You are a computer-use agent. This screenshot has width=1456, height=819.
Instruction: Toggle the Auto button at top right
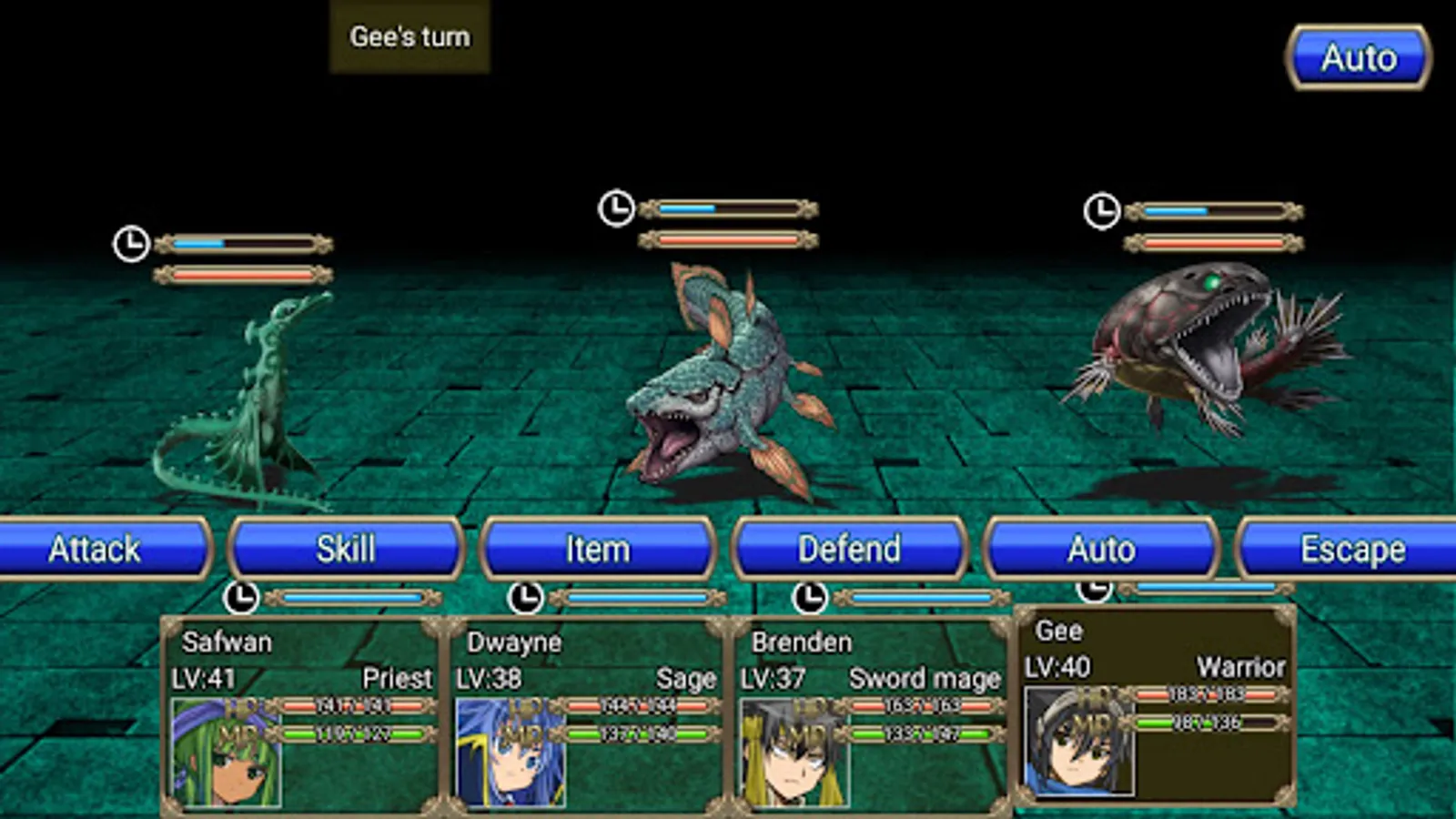(1358, 58)
